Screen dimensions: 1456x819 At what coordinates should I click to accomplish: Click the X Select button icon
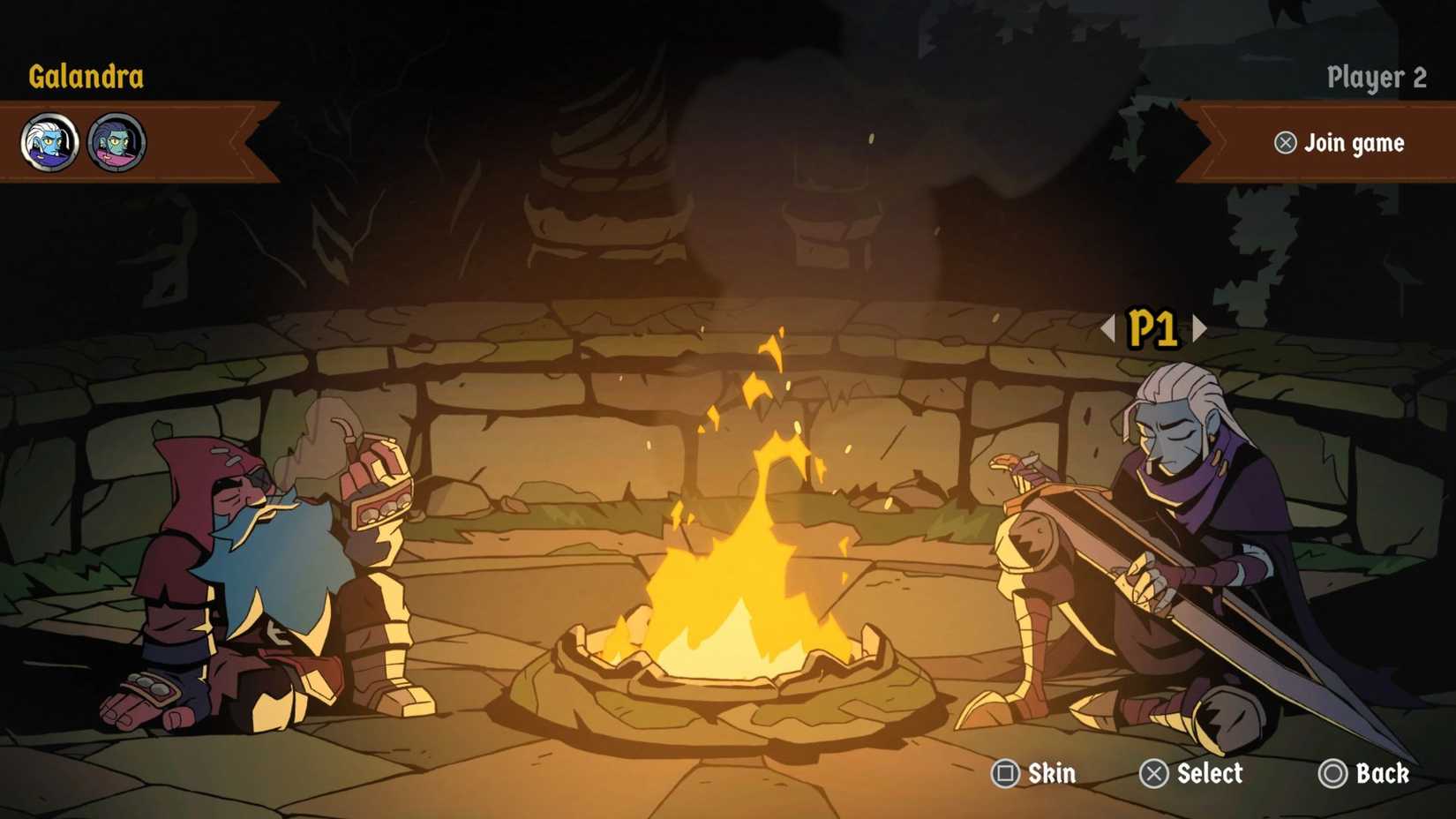1153,774
